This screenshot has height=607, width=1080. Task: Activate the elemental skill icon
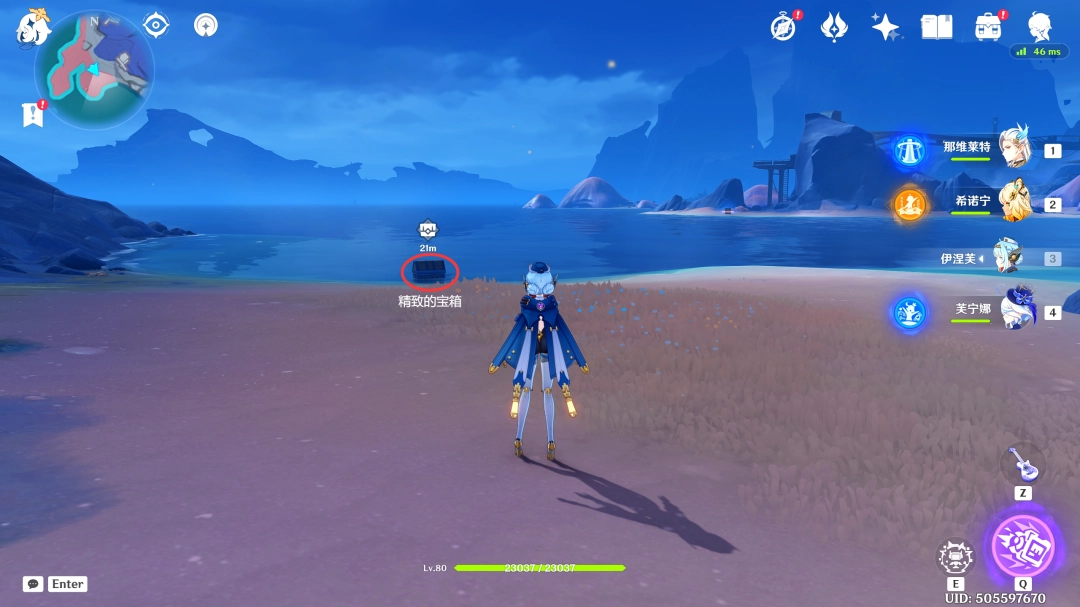click(956, 557)
